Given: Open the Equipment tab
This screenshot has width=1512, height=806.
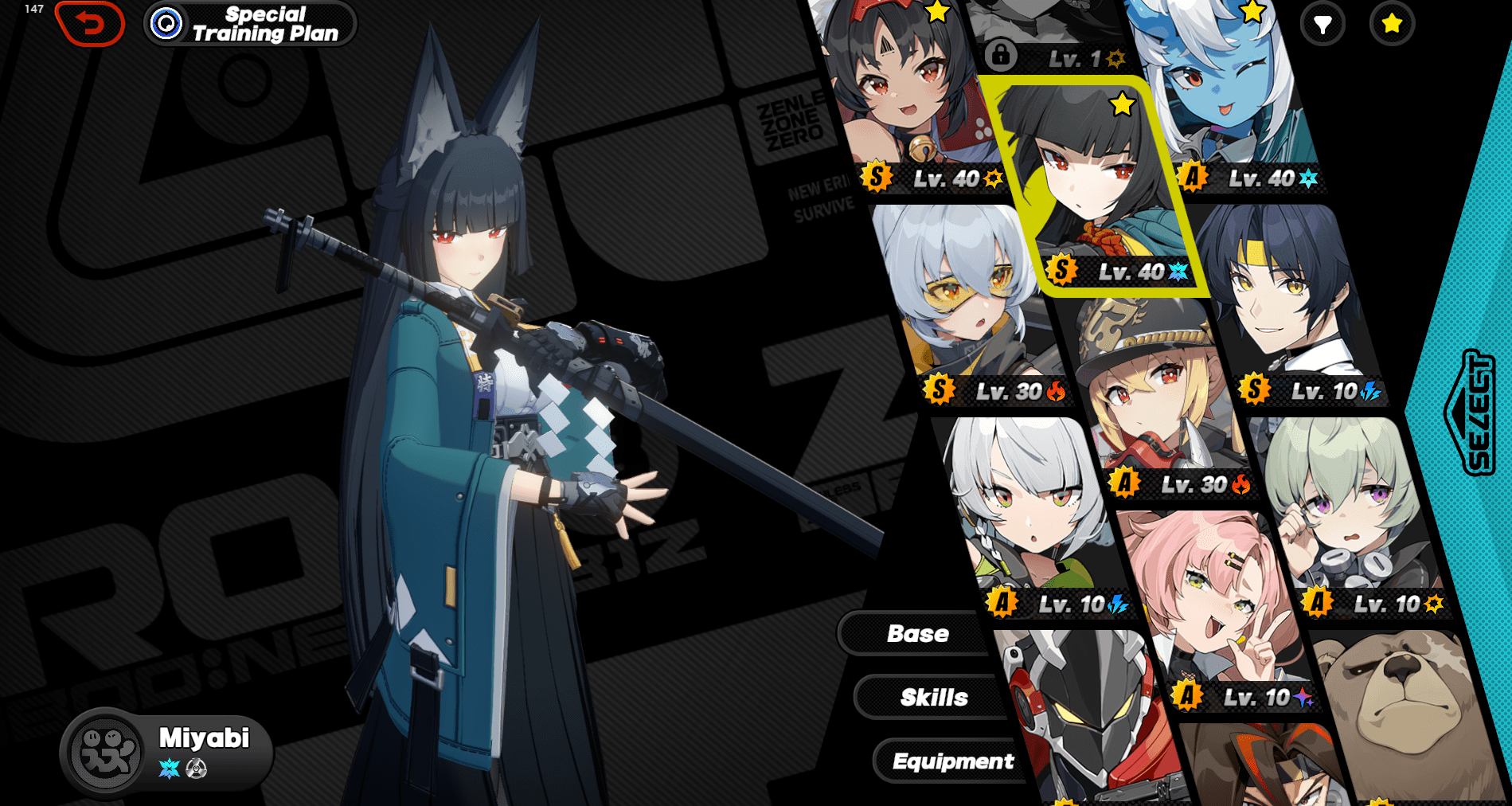Looking at the screenshot, I should 952,761.
